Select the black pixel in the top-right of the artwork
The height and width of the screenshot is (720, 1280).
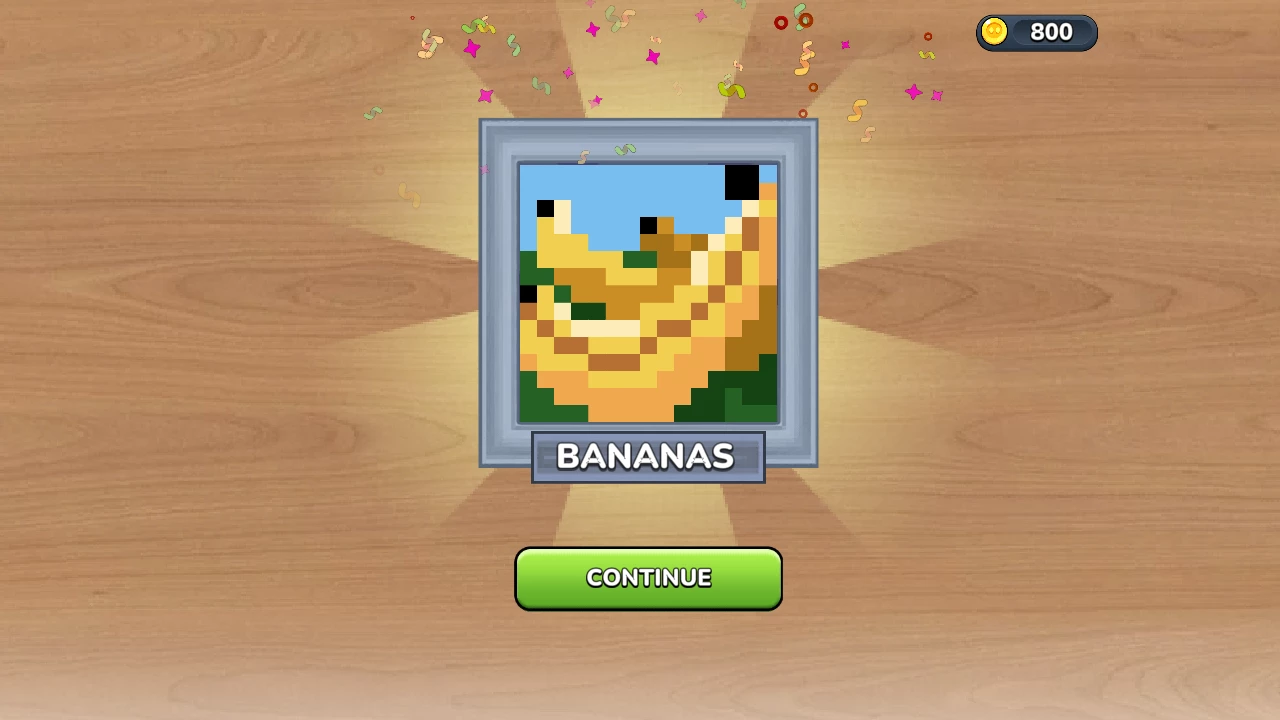coord(742,185)
